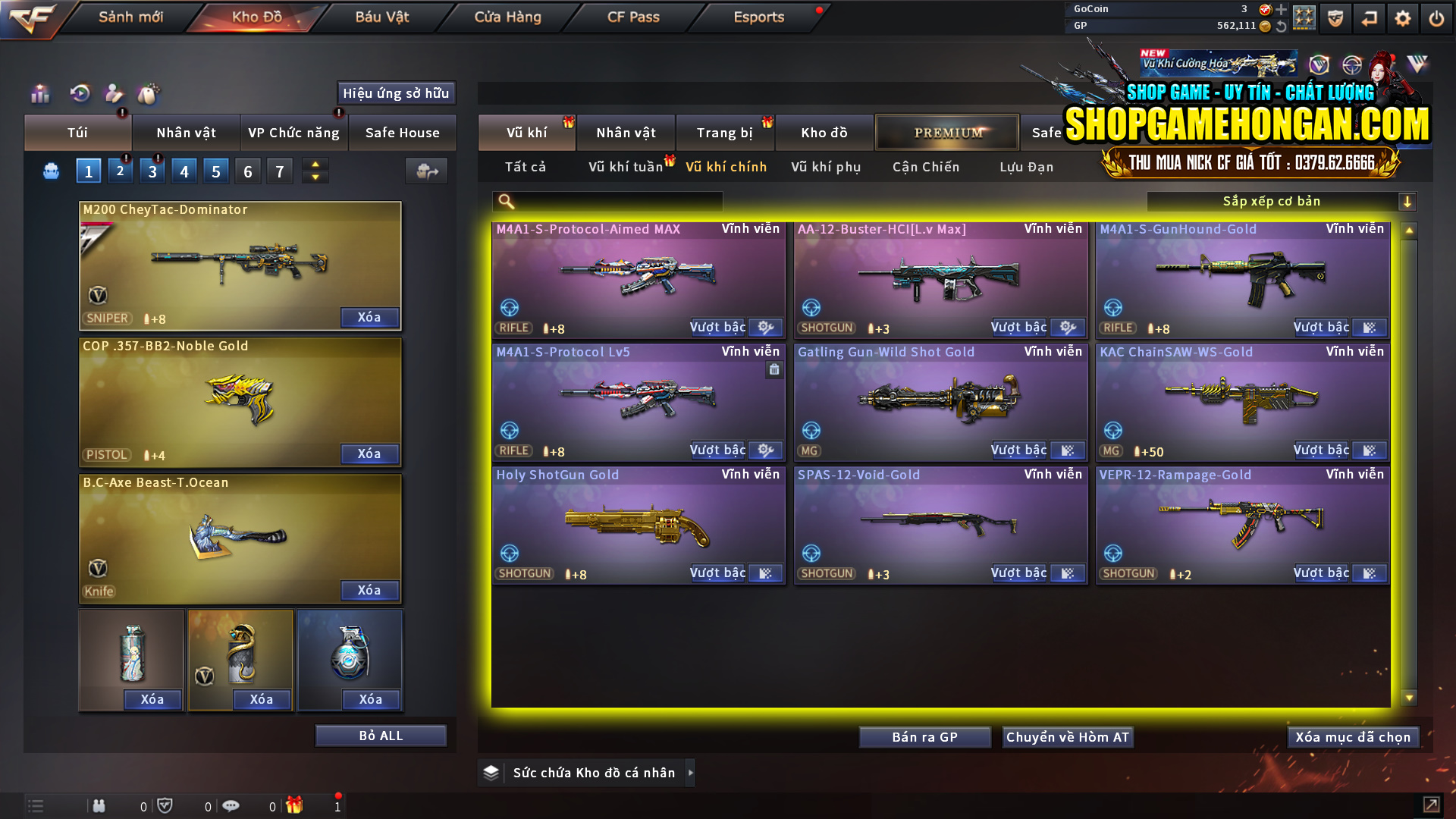Click the Bán ra GP button
1456x819 pixels.
[x=924, y=736]
